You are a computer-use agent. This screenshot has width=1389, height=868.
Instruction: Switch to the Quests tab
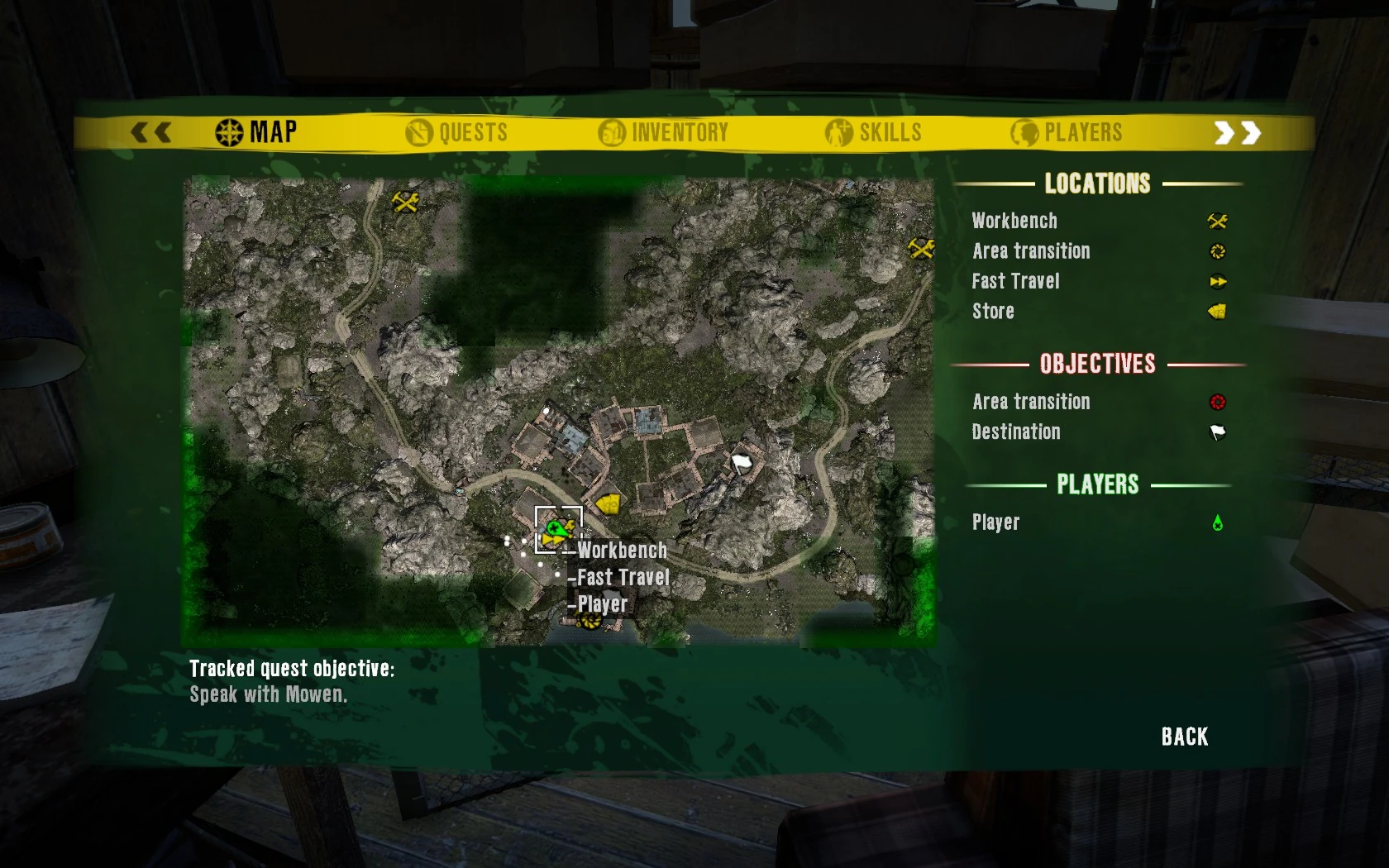(x=457, y=132)
